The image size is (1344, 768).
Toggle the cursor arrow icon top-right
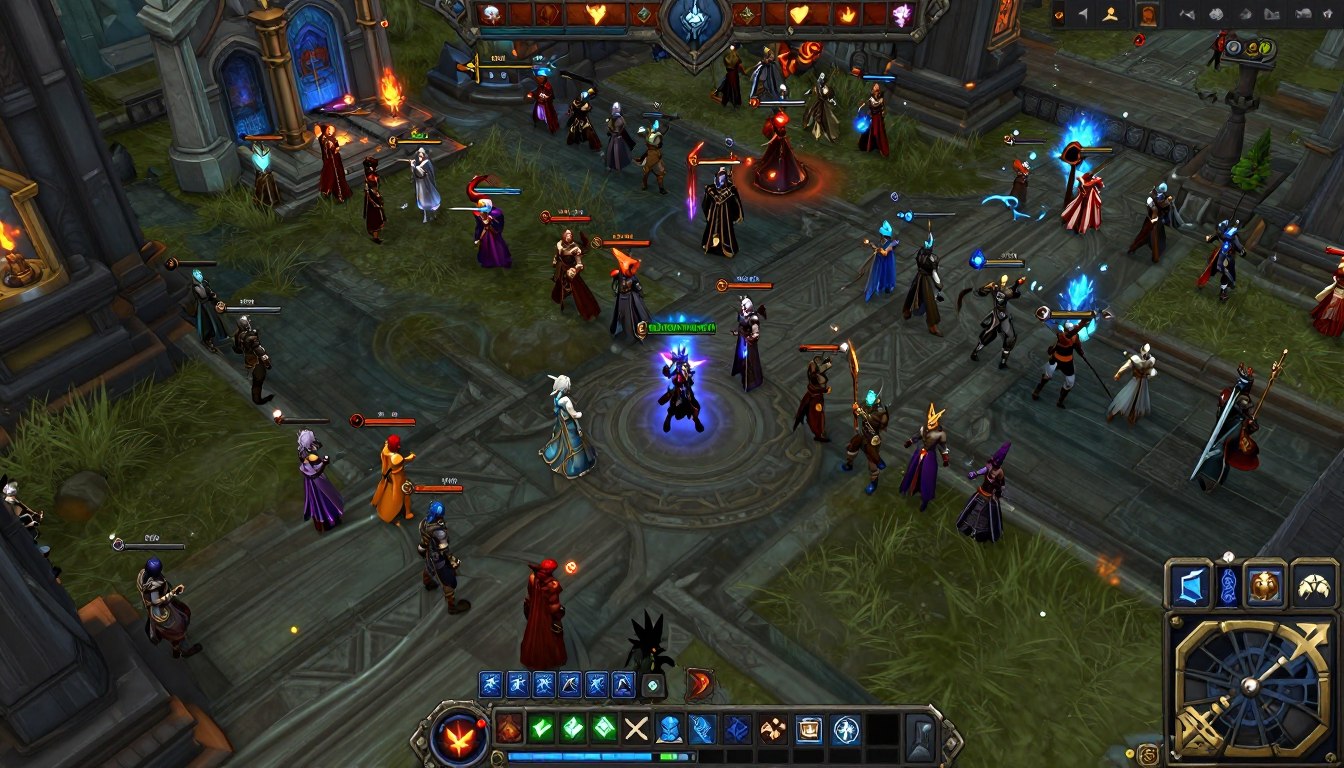pyautogui.click(x=1084, y=12)
